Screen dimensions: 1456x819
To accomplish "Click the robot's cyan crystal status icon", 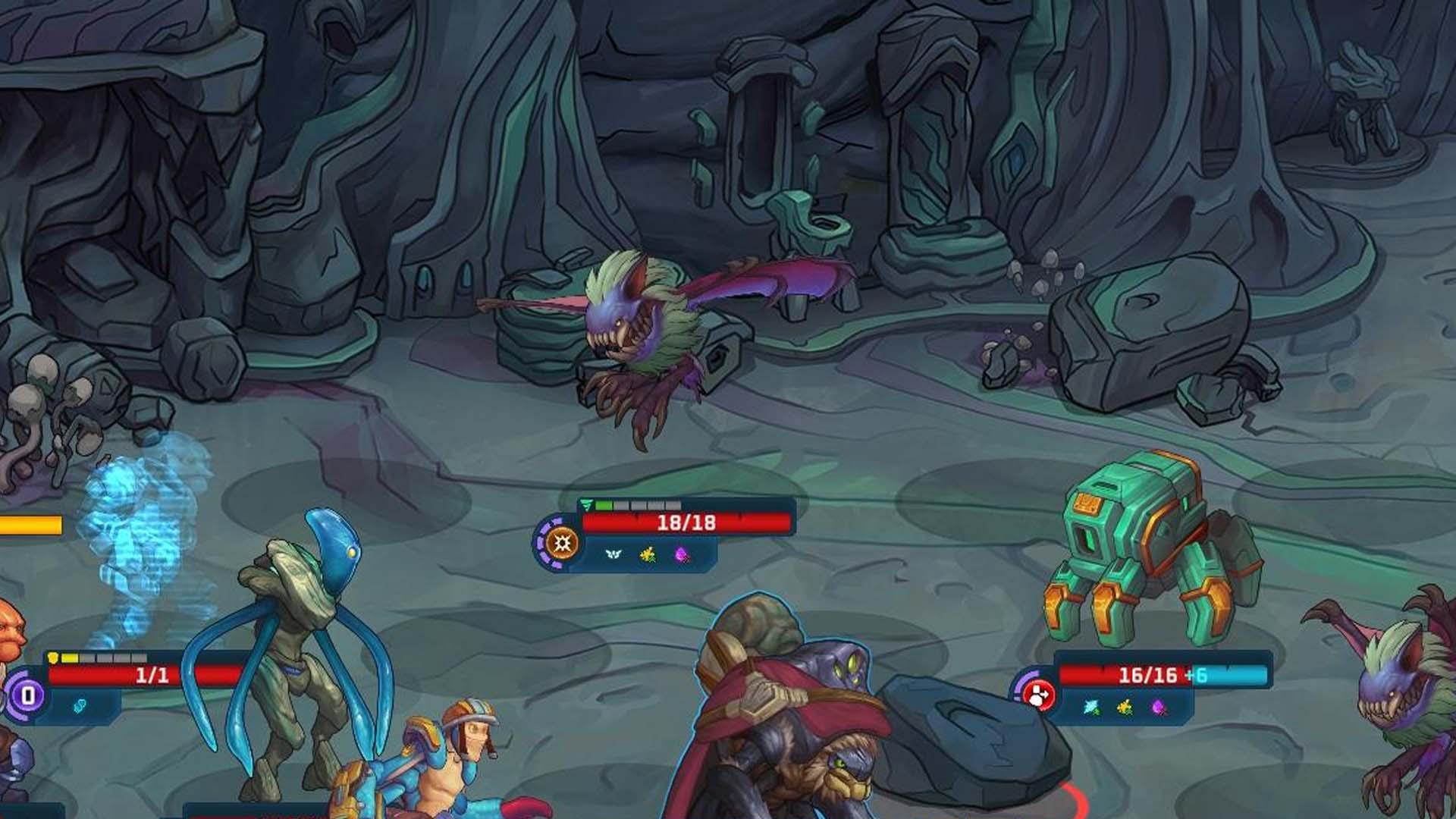I will tap(1091, 707).
